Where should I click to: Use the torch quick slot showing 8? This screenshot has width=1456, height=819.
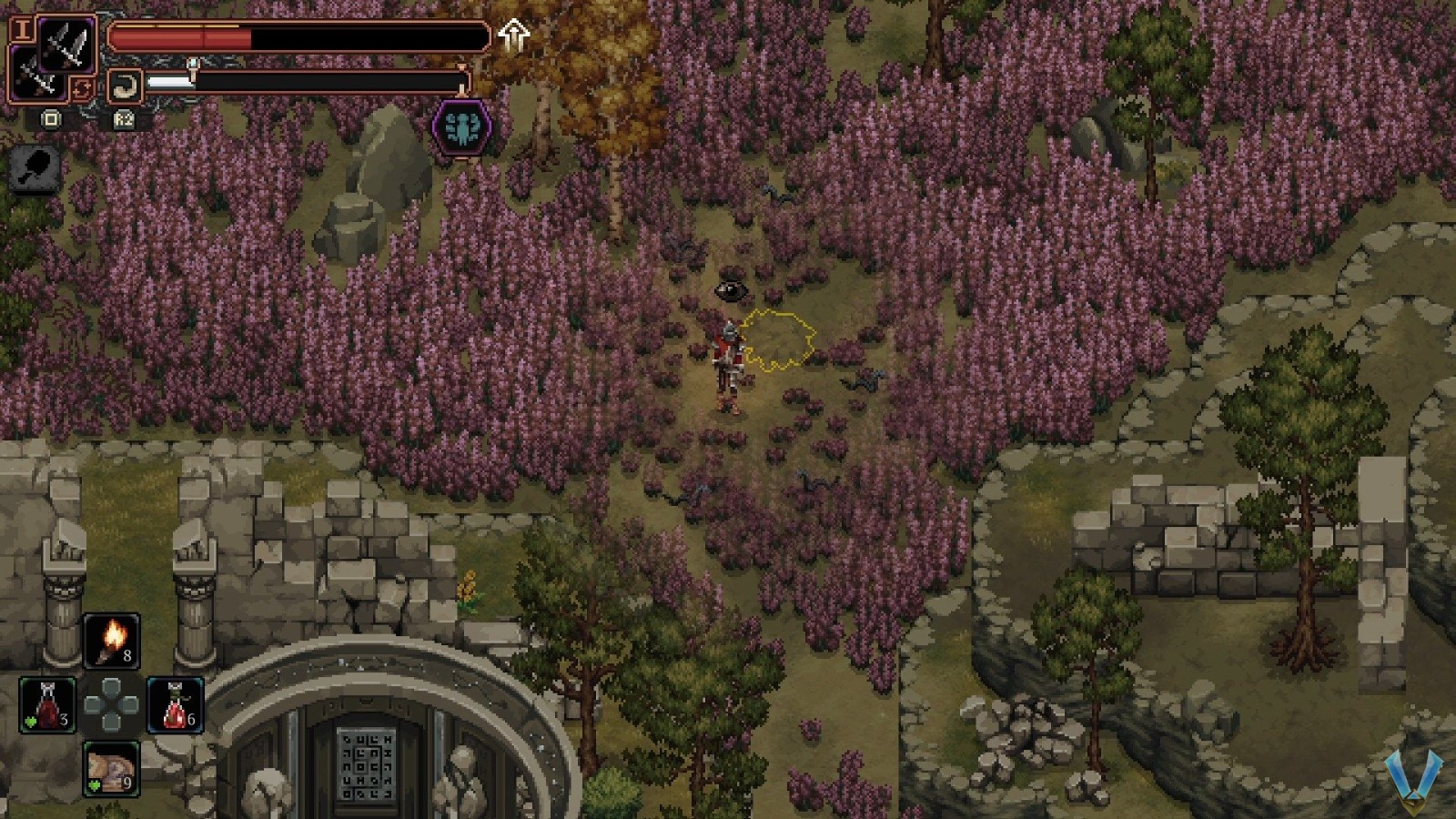tap(109, 639)
